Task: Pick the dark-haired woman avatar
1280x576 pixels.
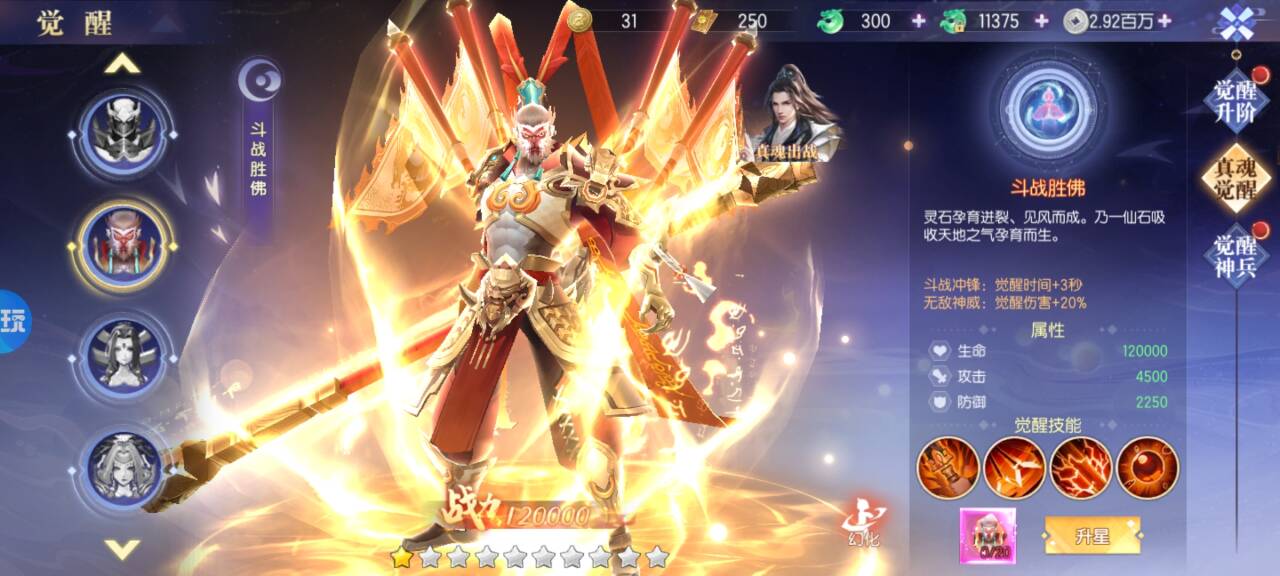Action: click(122, 355)
